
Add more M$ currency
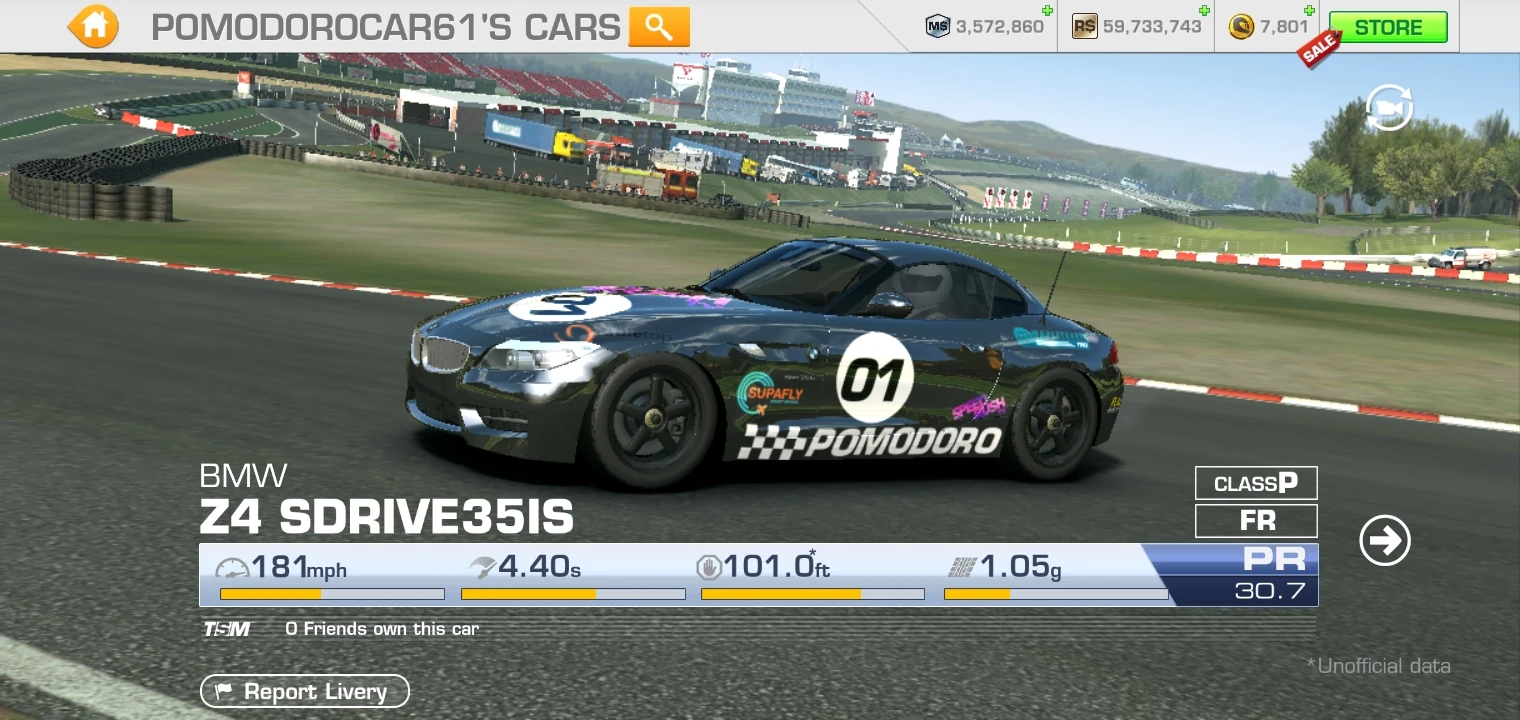click(1046, 12)
